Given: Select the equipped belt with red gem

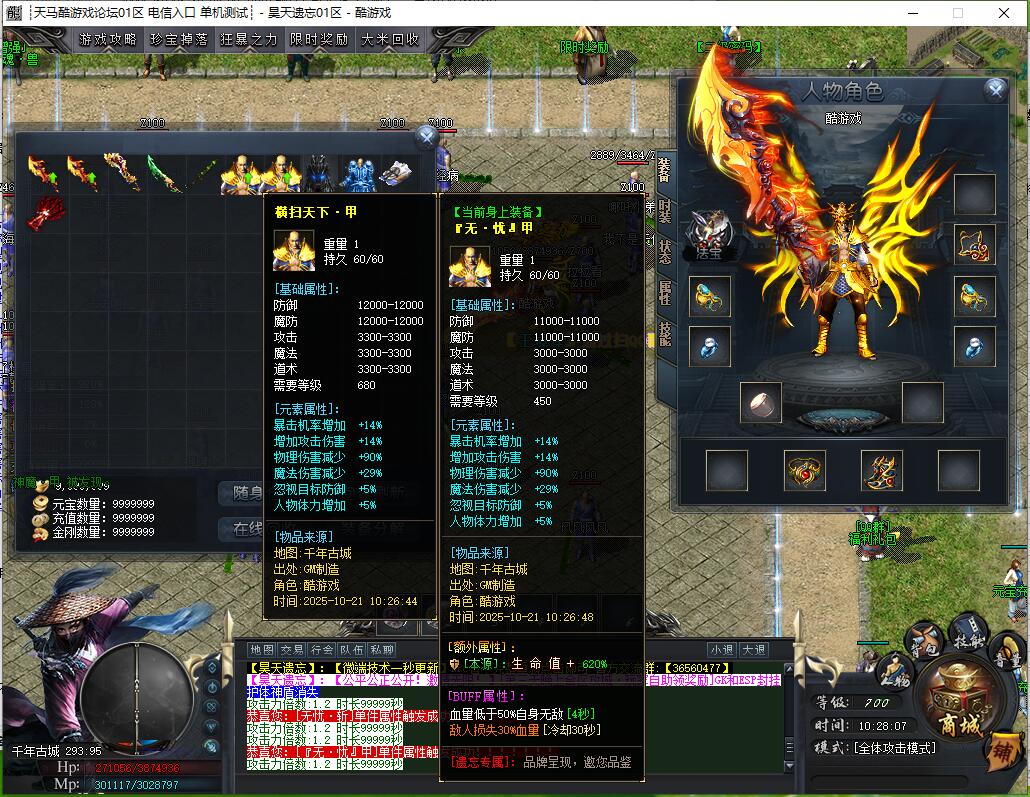Looking at the screenshot, I should pos(804,470).
